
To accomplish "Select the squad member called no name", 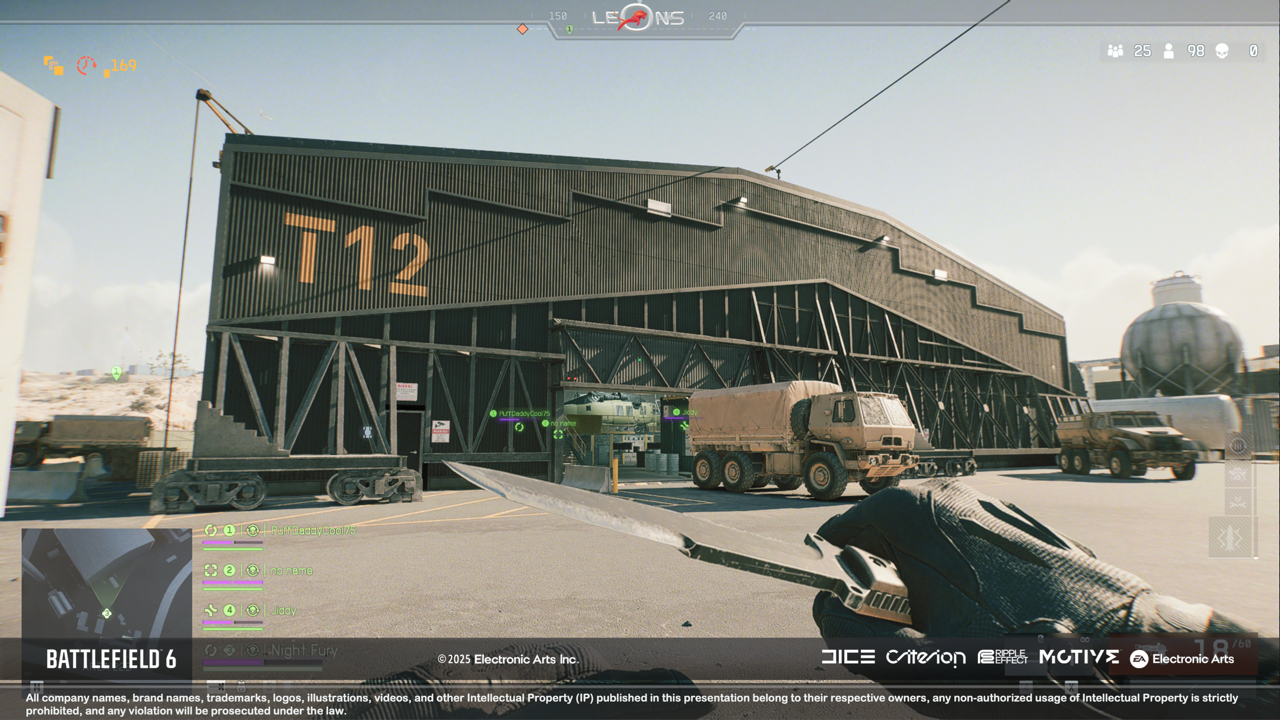I will pyautogui.click(x=291, y=571).
